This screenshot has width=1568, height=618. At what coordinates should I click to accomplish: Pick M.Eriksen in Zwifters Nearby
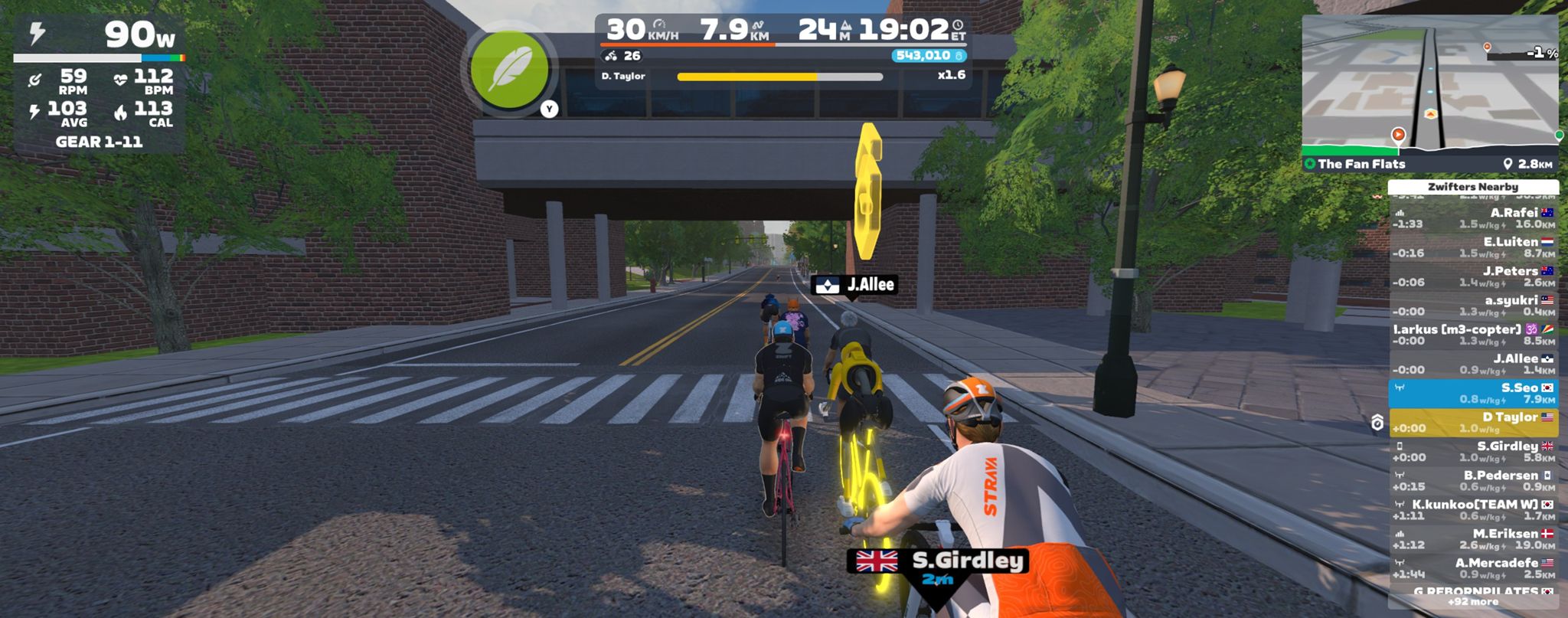tap(1473, 538)
